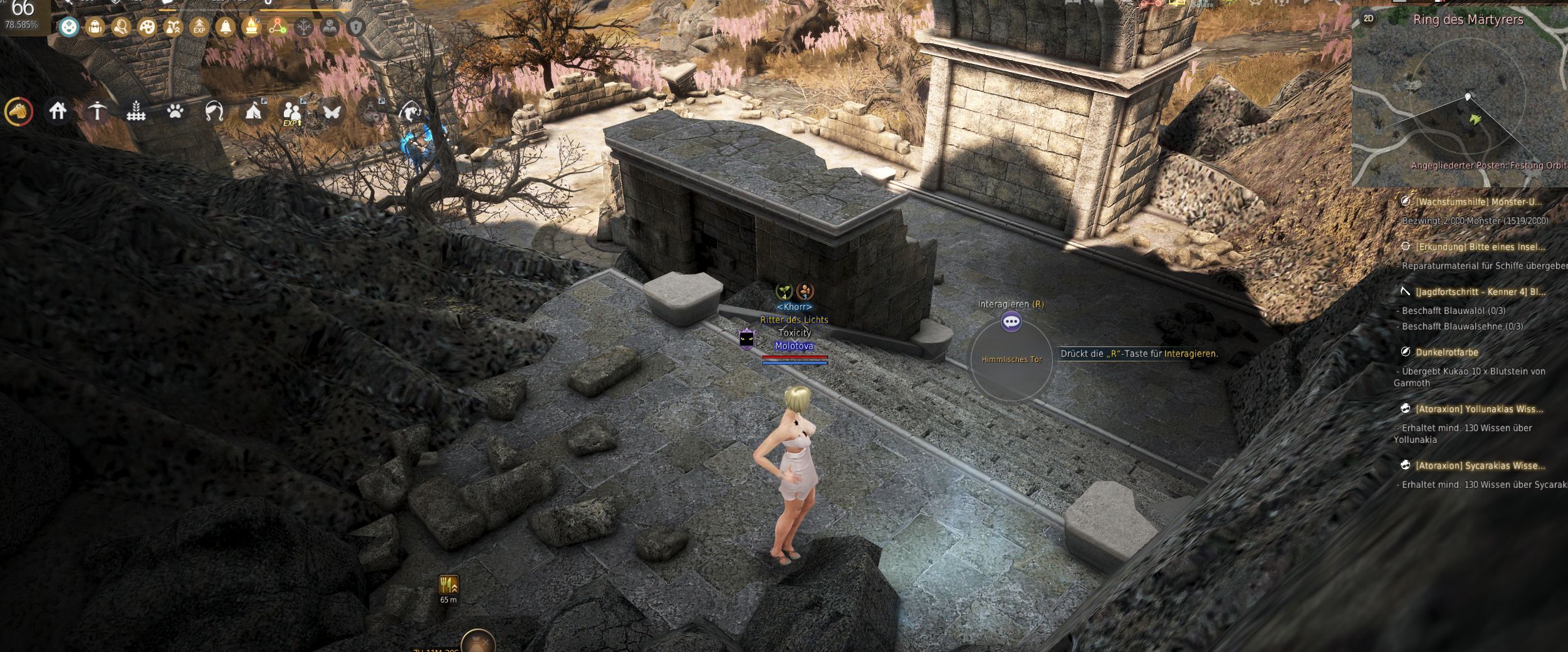Click the Interagieren speech bubble icon
Image resolution: width=1568 pixels, height=652 pixels.
pyautogui.click(x=1011, y=322)
